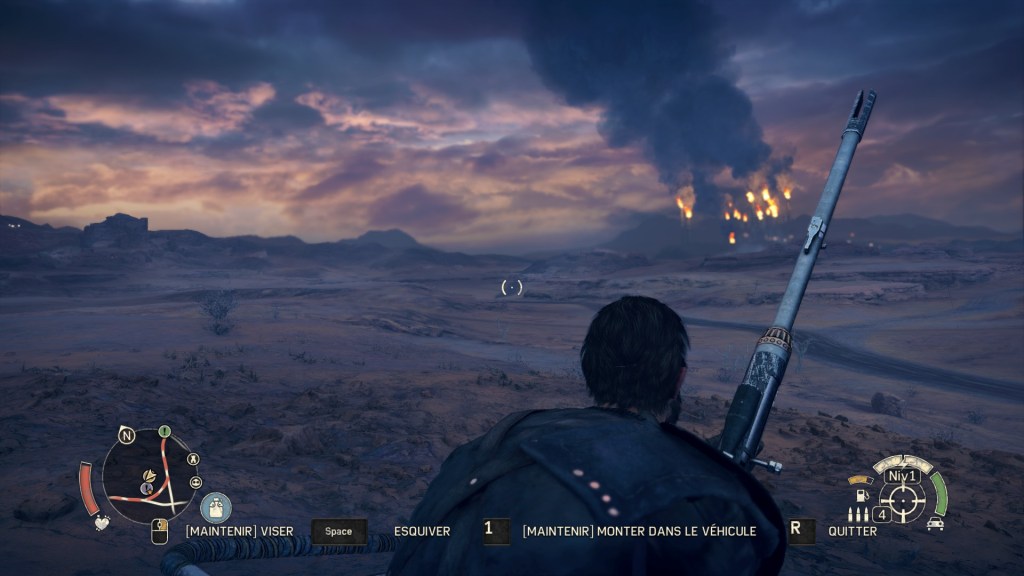Image resolution: width=1024 pixels, height=576 pixels.
Task: Select the blue water canteen icon
Action: click(x=215, y=507)
